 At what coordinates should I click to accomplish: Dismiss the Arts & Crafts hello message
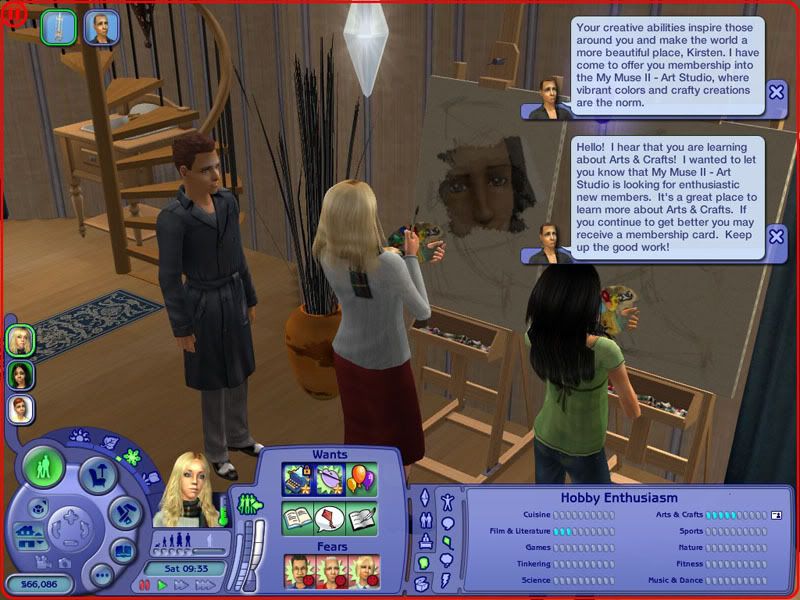pos(776,237)
